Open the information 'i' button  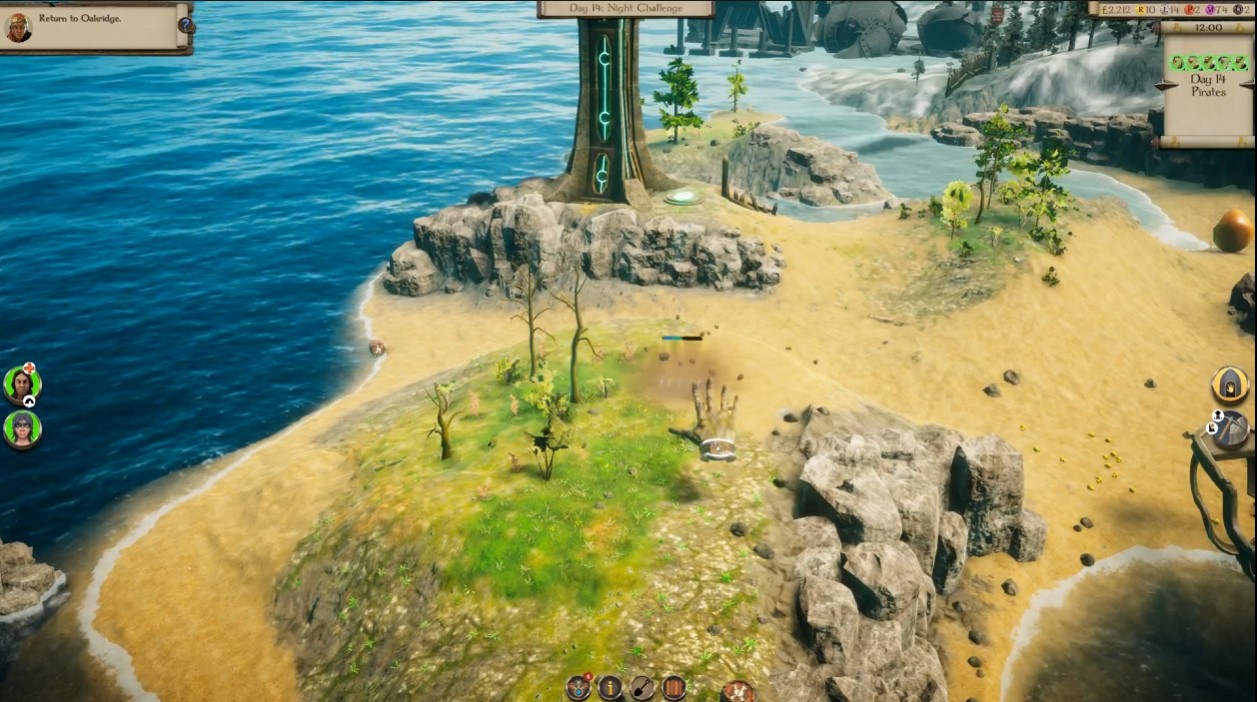[x=610, y=687]
